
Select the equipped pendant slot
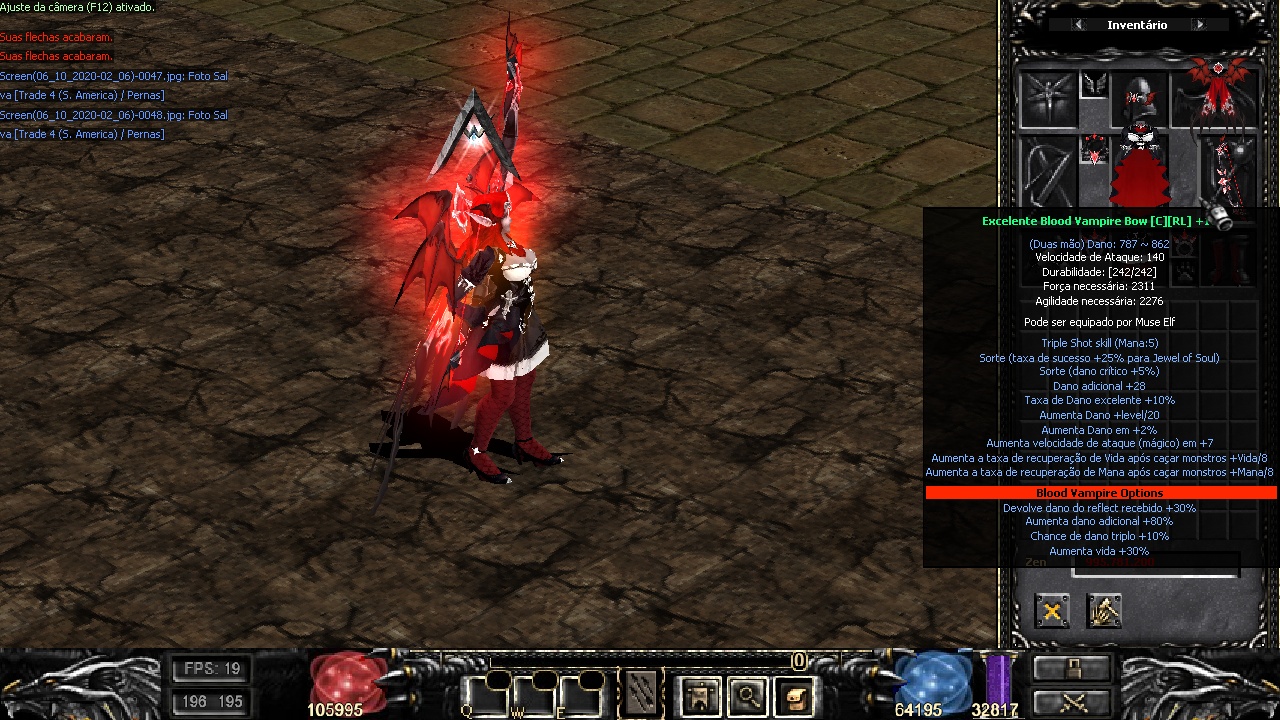point(1095,153)
